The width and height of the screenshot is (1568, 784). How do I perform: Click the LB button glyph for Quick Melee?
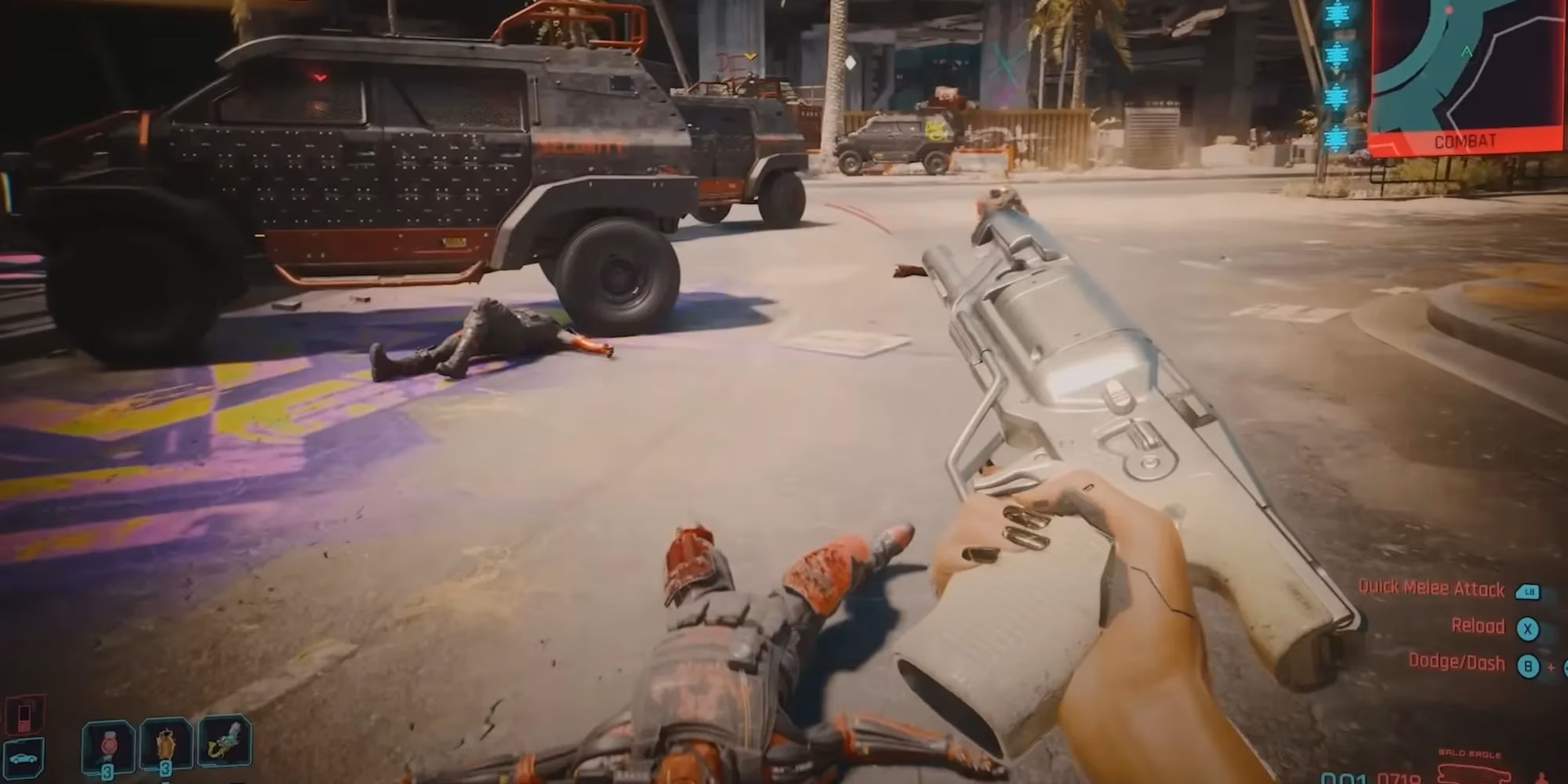click(1527, 592)
